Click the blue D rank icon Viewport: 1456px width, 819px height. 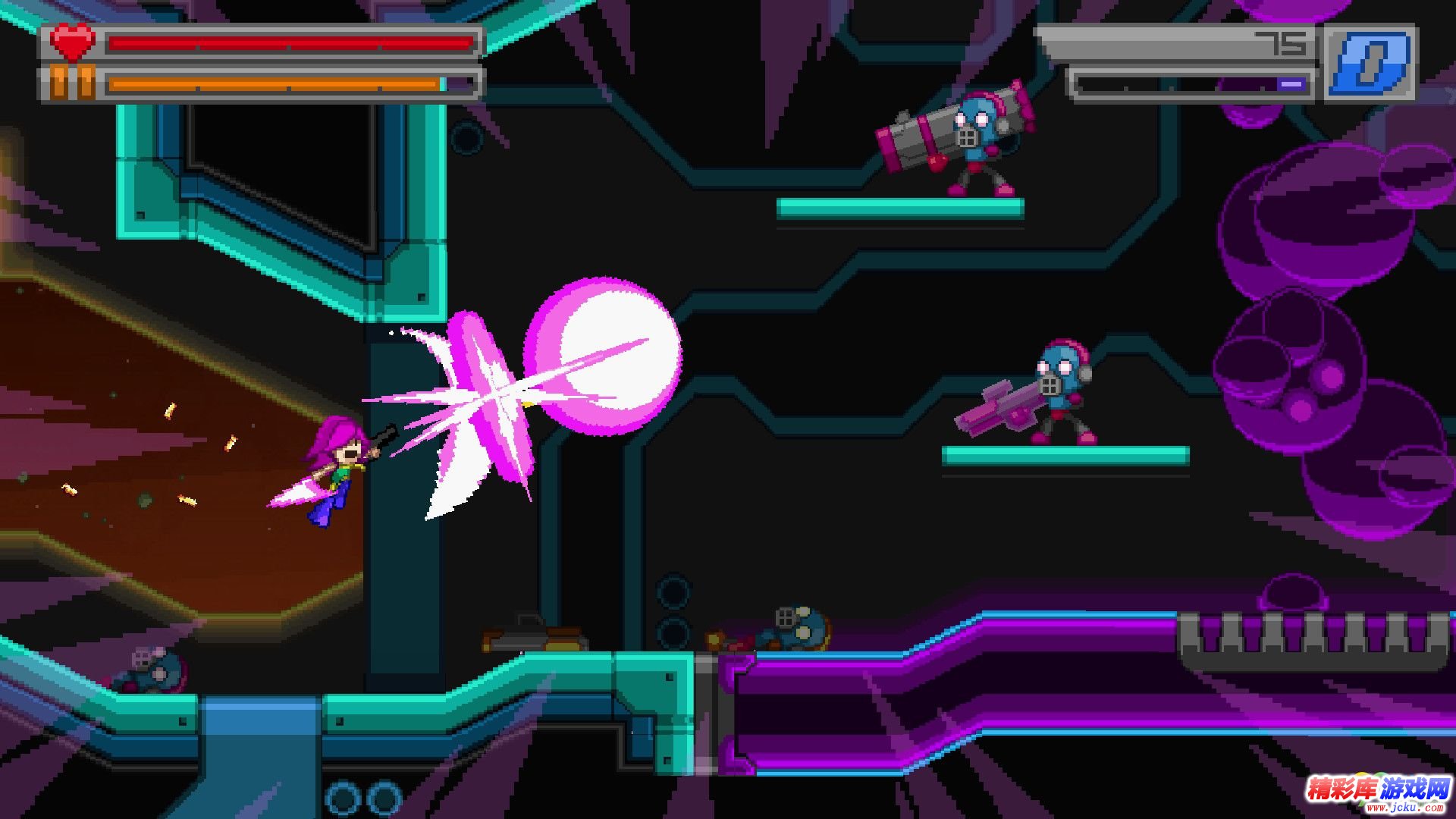(1370, 62)
